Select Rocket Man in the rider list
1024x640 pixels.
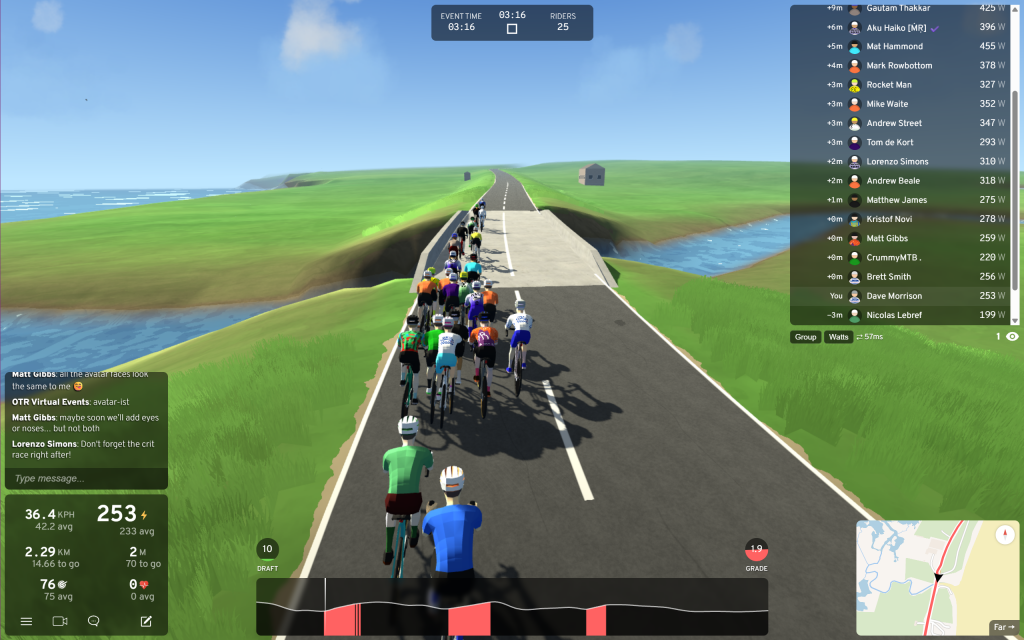(889, 85)
